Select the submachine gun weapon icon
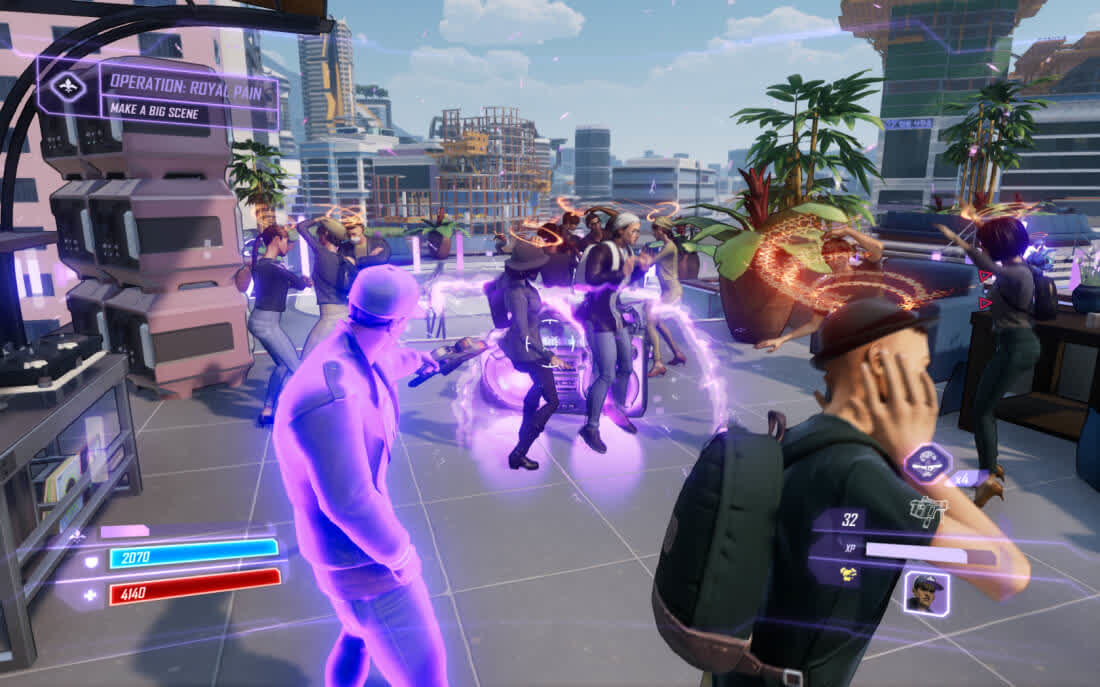The height and width of the screenshot is (687, 1100). pos(928,514)
